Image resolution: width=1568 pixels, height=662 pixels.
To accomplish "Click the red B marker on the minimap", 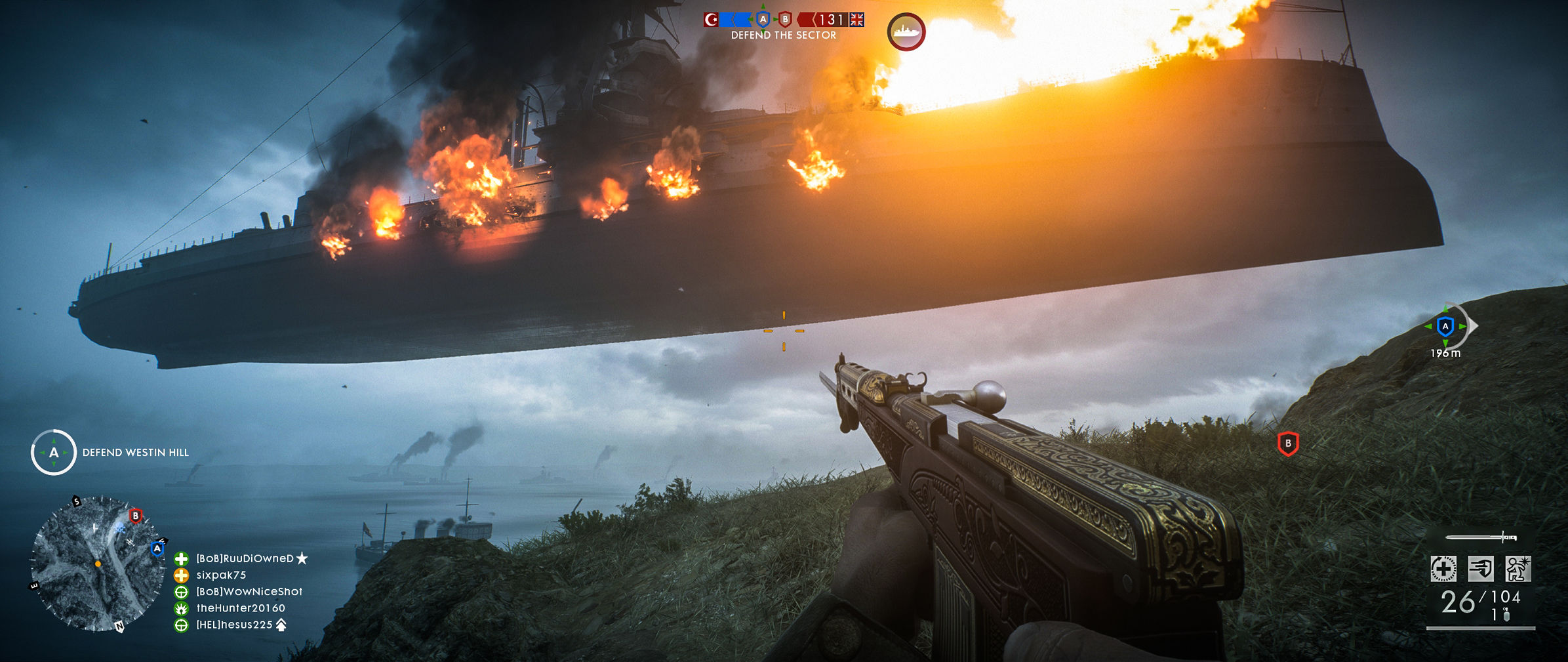I will (135, 516).
